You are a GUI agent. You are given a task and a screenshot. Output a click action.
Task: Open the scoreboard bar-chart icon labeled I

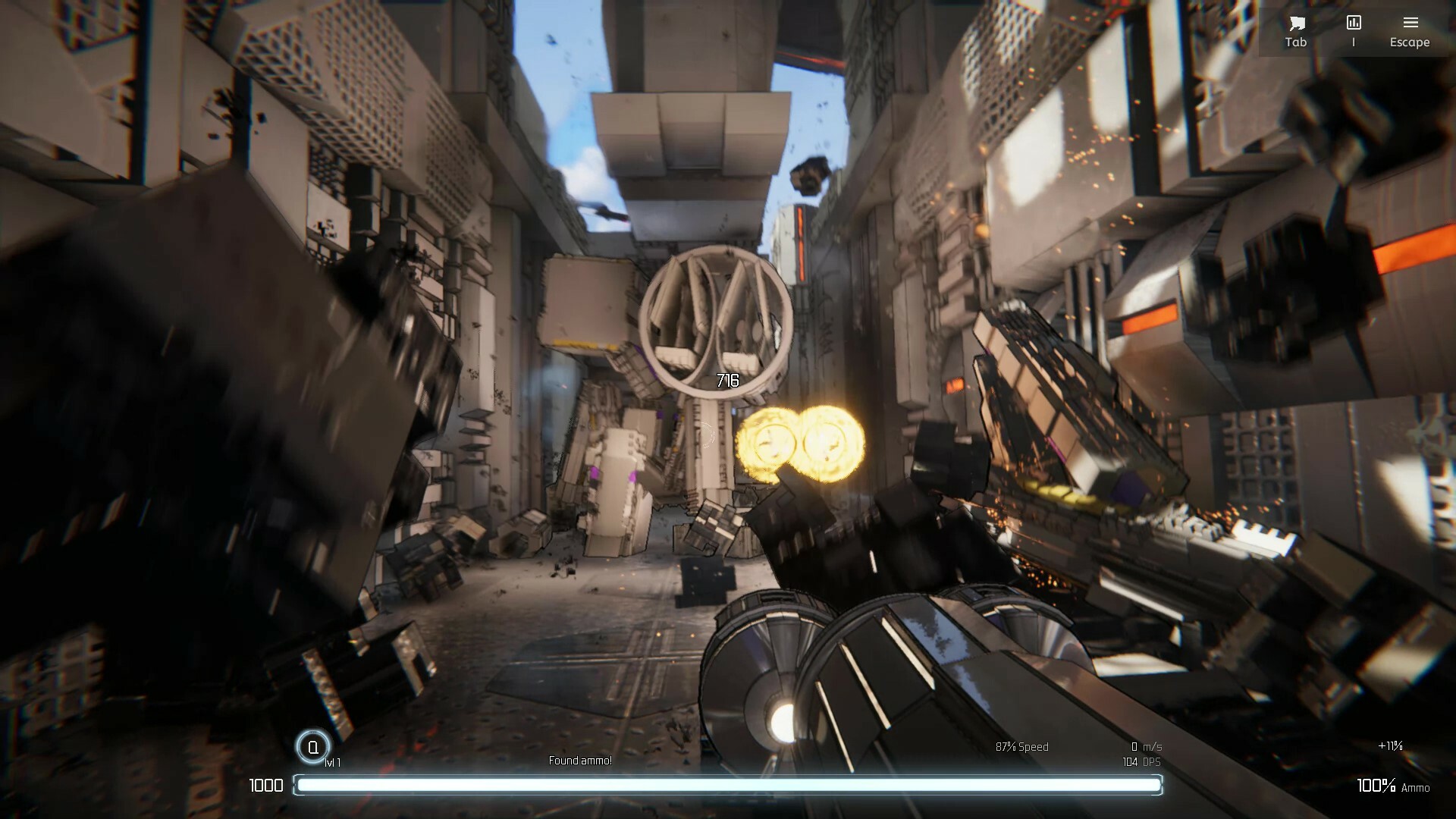(1353, 23)
